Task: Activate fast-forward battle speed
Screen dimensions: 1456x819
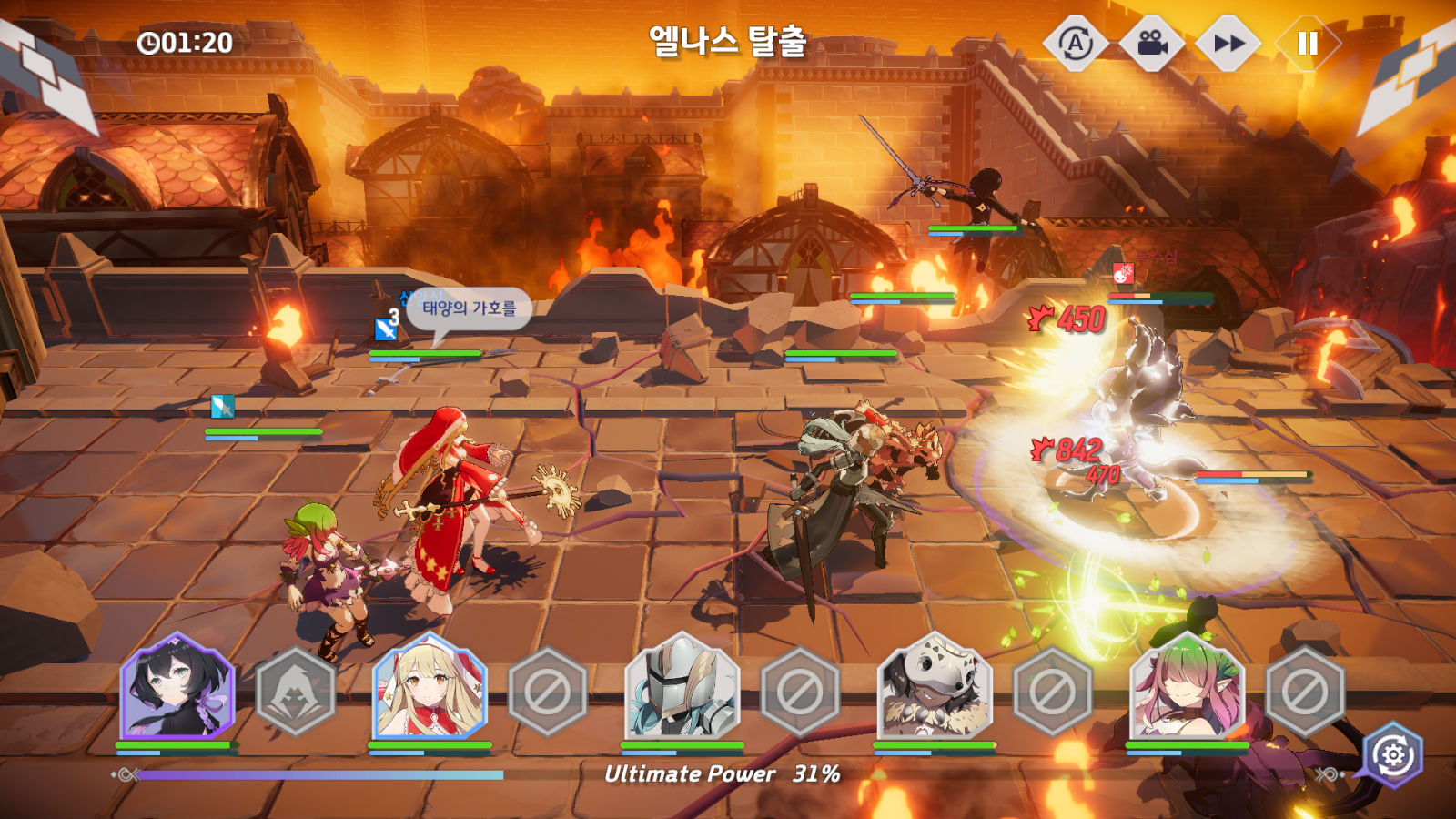Action: (x=1228, y=43)
